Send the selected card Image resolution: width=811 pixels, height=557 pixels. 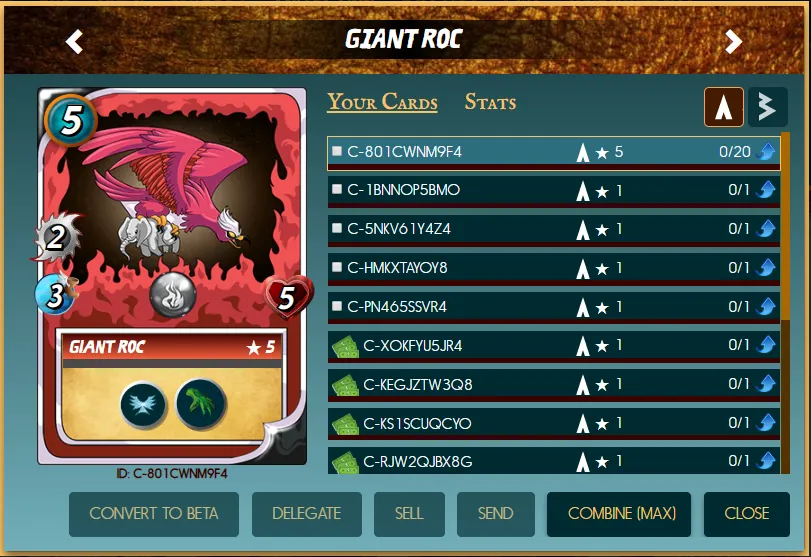pos(496,514)
